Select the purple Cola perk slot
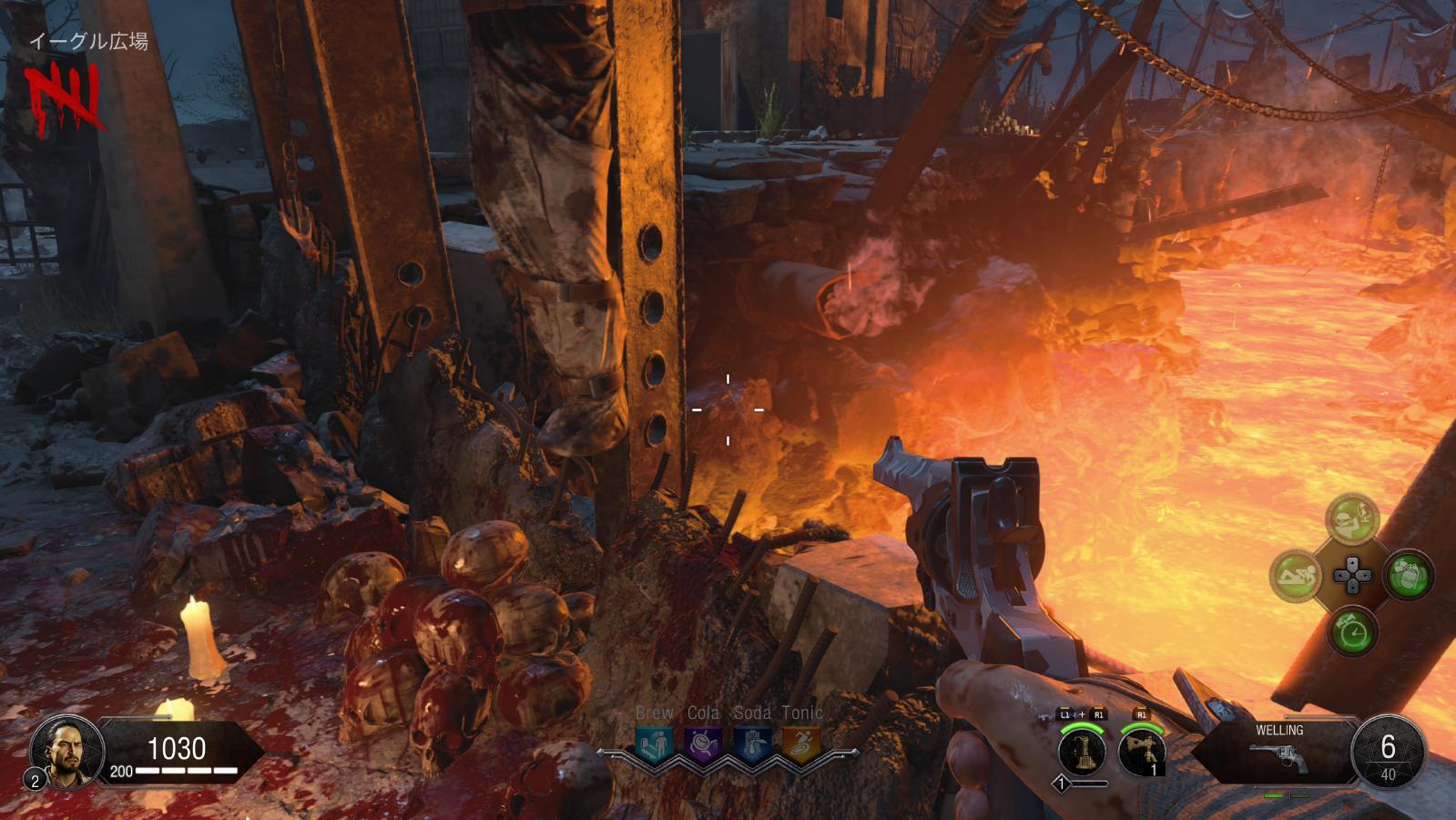 703,744
